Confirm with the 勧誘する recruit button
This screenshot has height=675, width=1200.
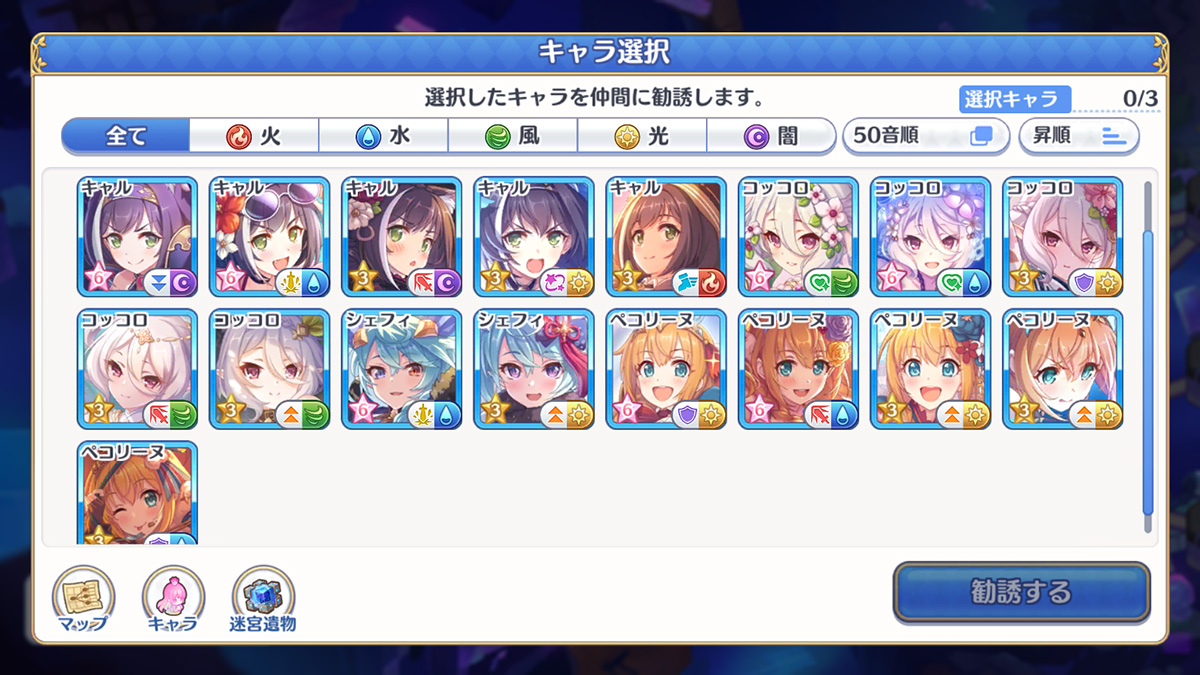coord(1021,592)
